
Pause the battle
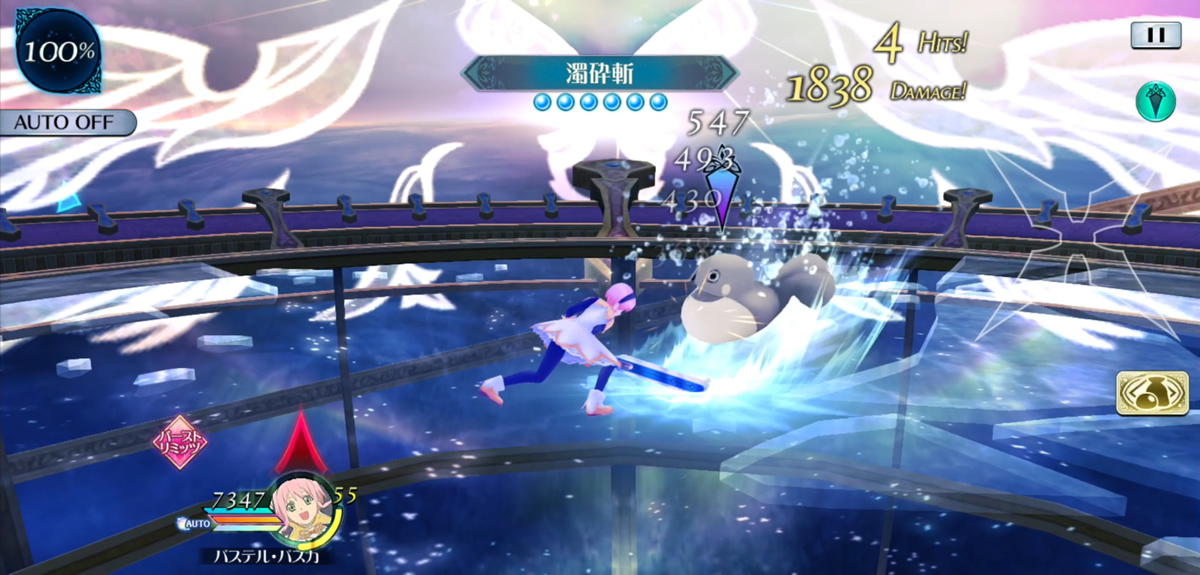click(1156, 35)
